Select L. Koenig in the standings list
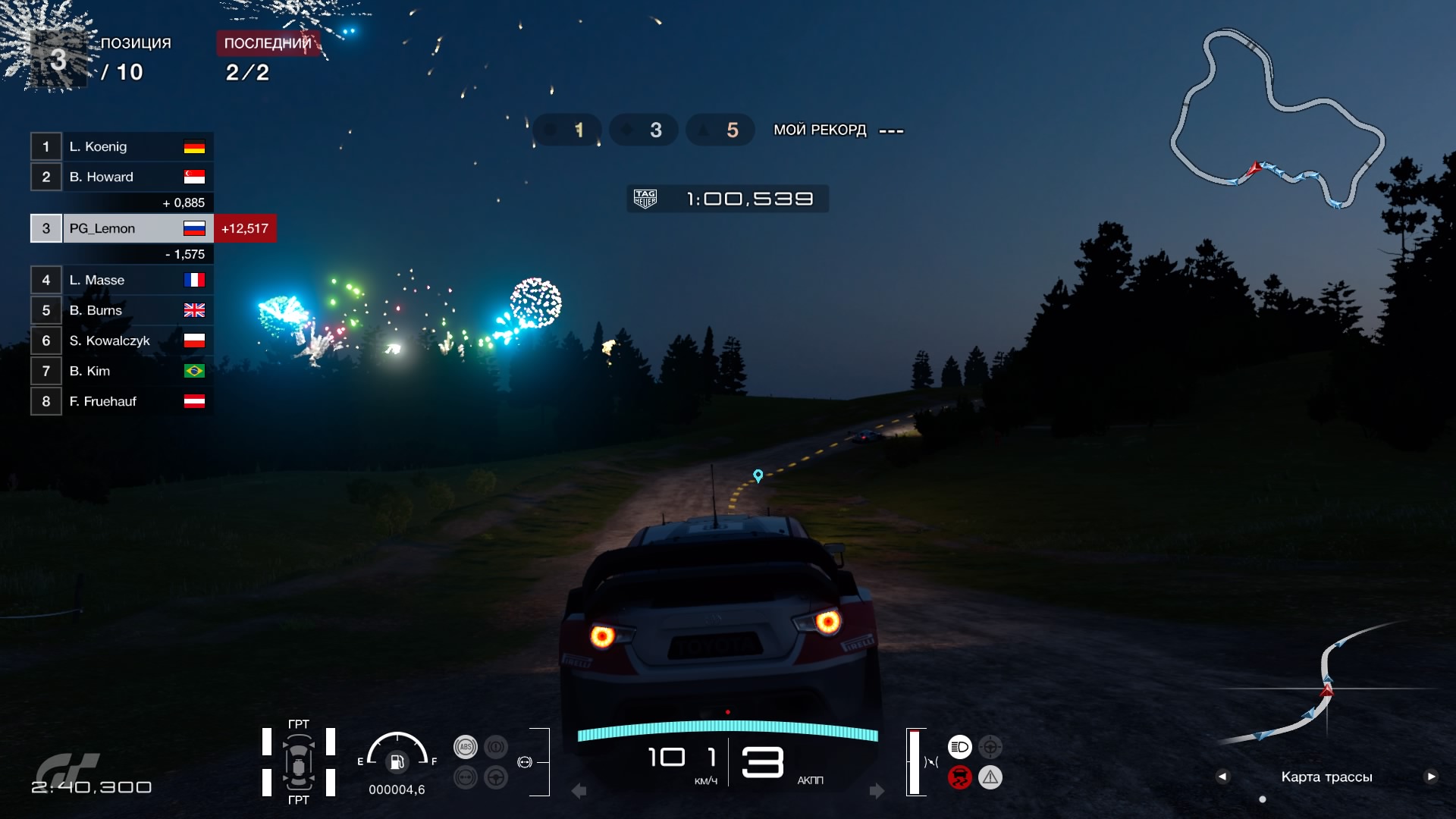1456x819 pixels. [121, 146]
